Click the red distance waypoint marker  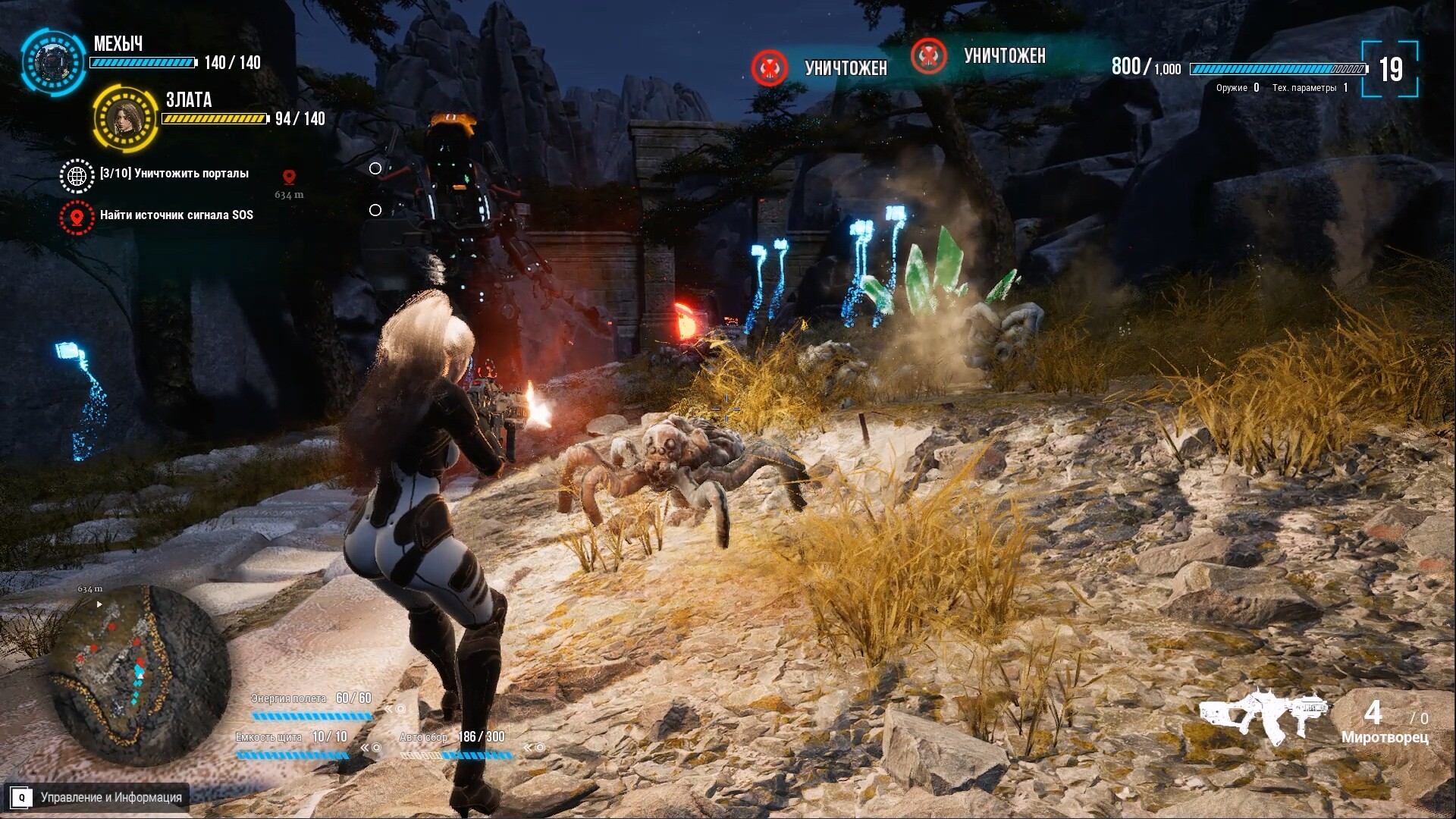coord(288,177)
